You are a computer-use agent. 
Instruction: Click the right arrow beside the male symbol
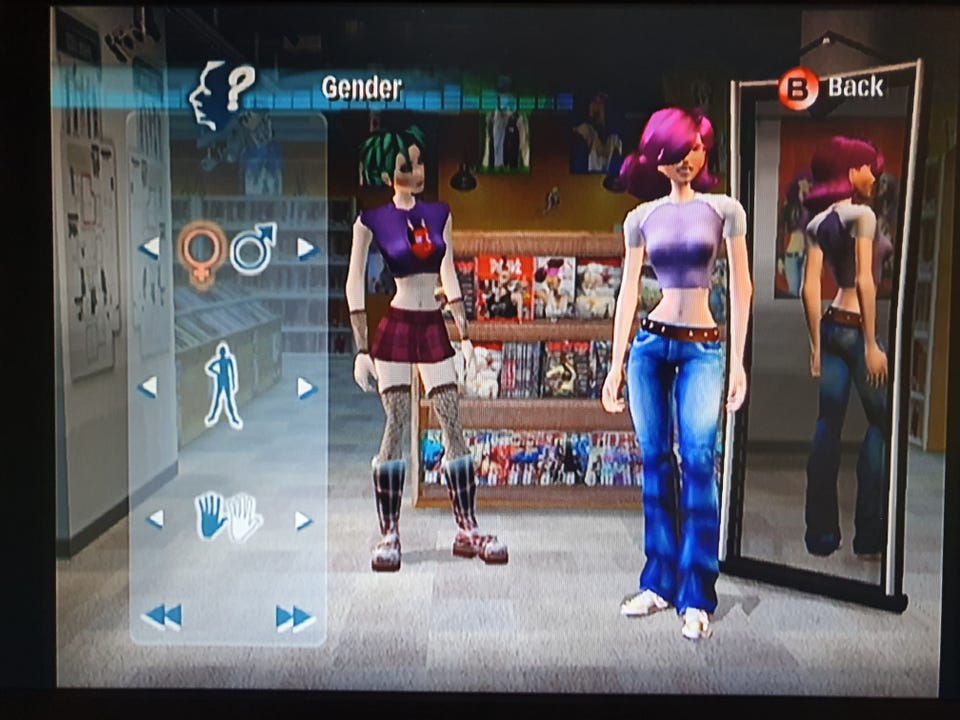(306, 248)
